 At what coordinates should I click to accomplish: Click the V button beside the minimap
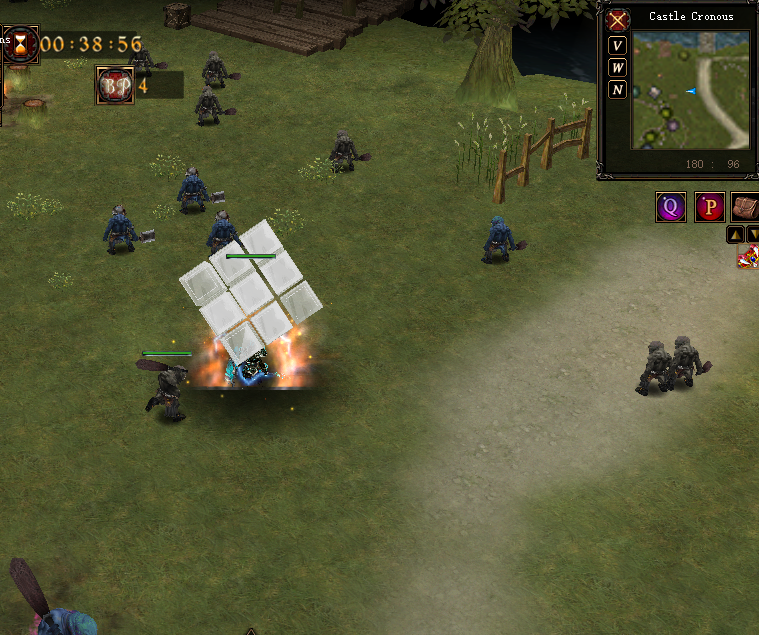[618, 46]
